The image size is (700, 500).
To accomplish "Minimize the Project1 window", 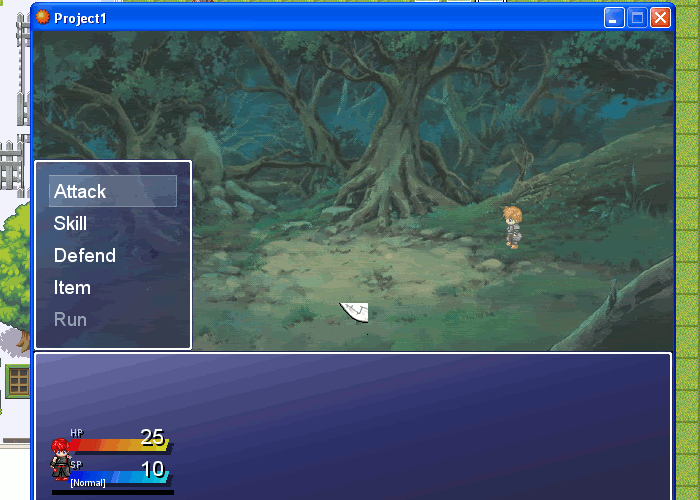I will coord(614,18).
